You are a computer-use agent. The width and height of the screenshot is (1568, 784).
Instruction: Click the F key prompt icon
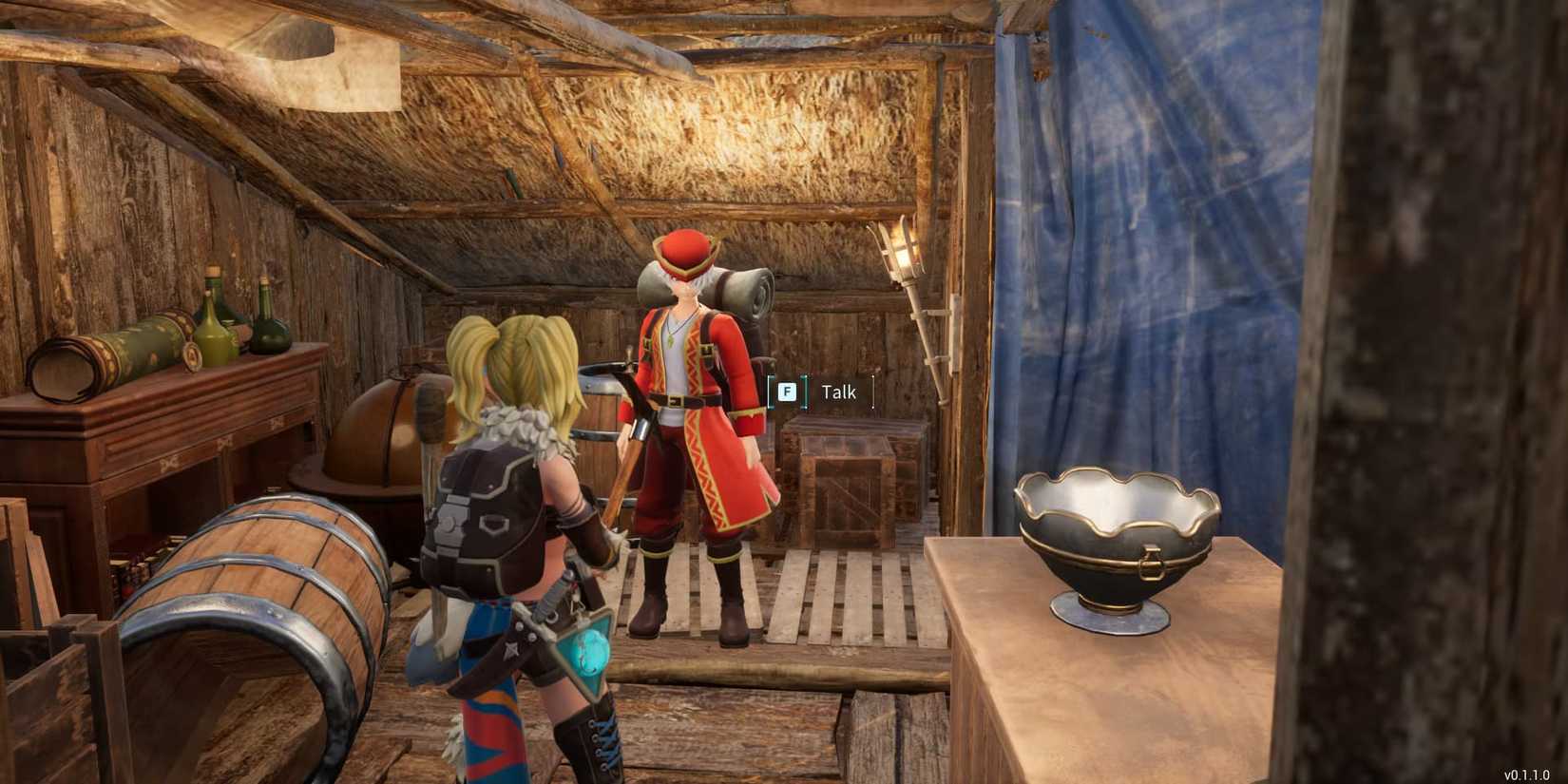tap(786, 392)
